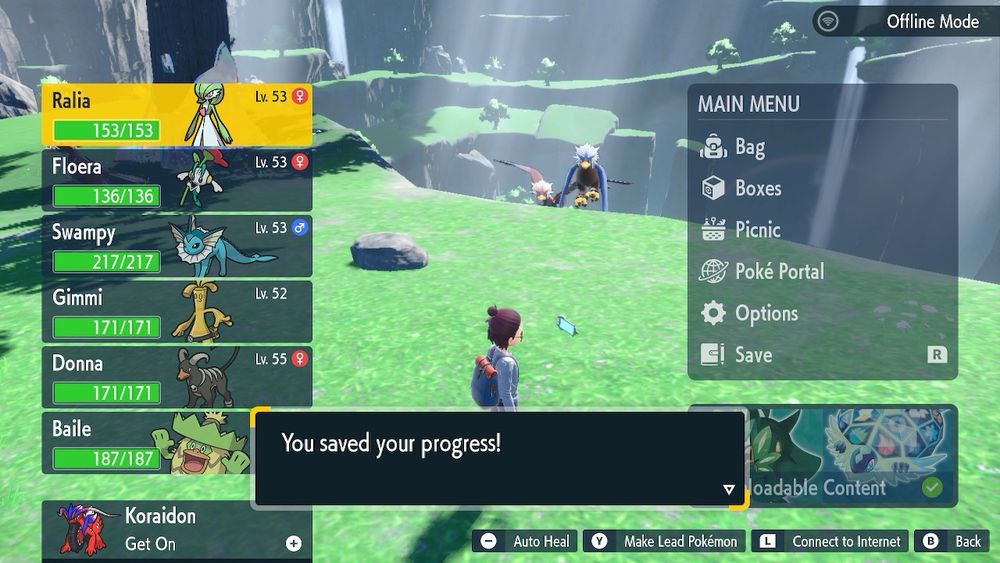Viewport: 1000px width, 563px height.
Task: Select Floera in the party list
Action: point(177,179)
